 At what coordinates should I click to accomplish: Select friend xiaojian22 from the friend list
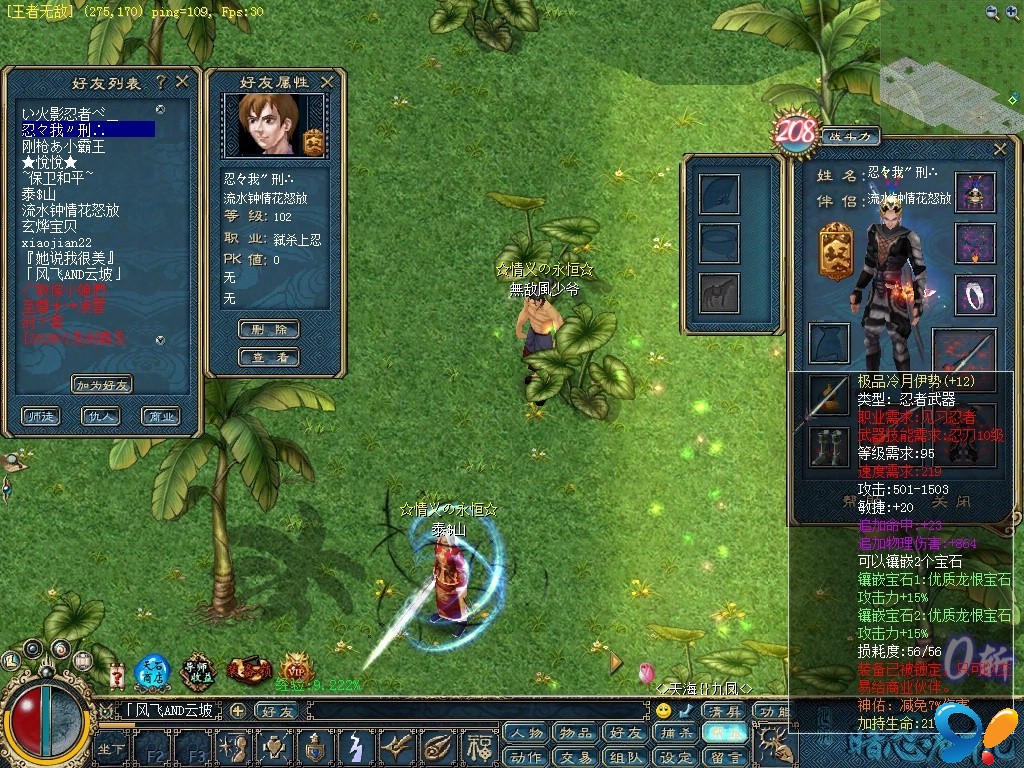[x=57, y=242]
